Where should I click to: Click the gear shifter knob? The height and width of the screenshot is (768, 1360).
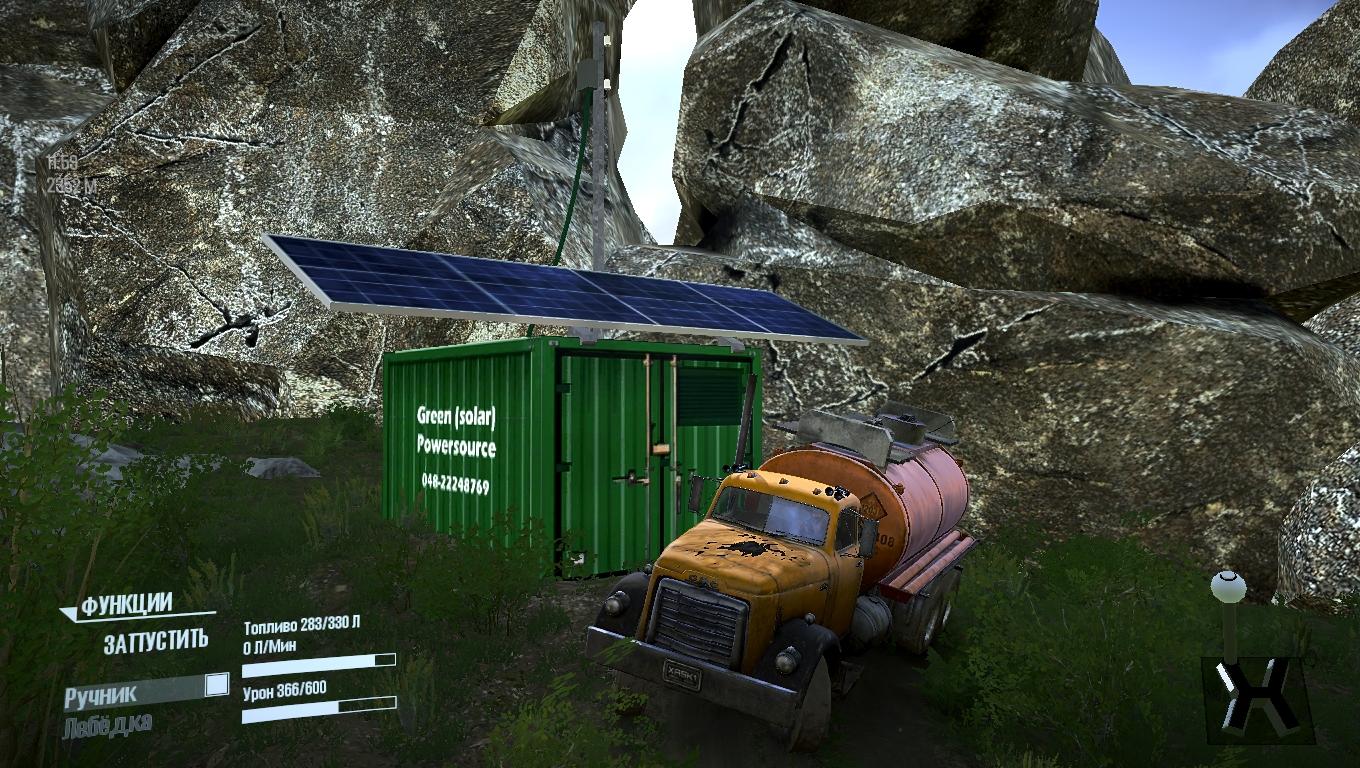point(1229,586)
